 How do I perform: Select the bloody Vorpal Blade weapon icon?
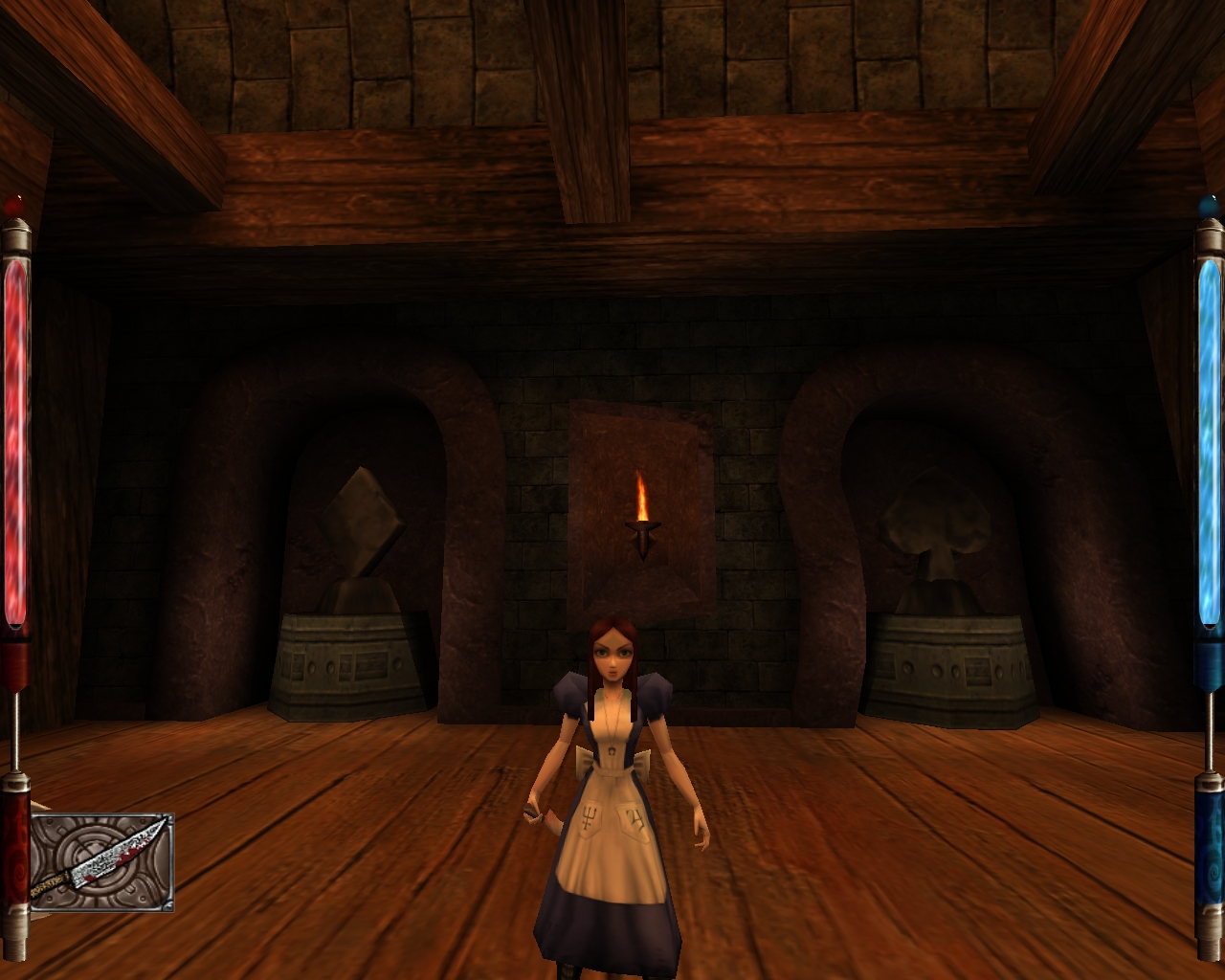[x=100, y=861]
